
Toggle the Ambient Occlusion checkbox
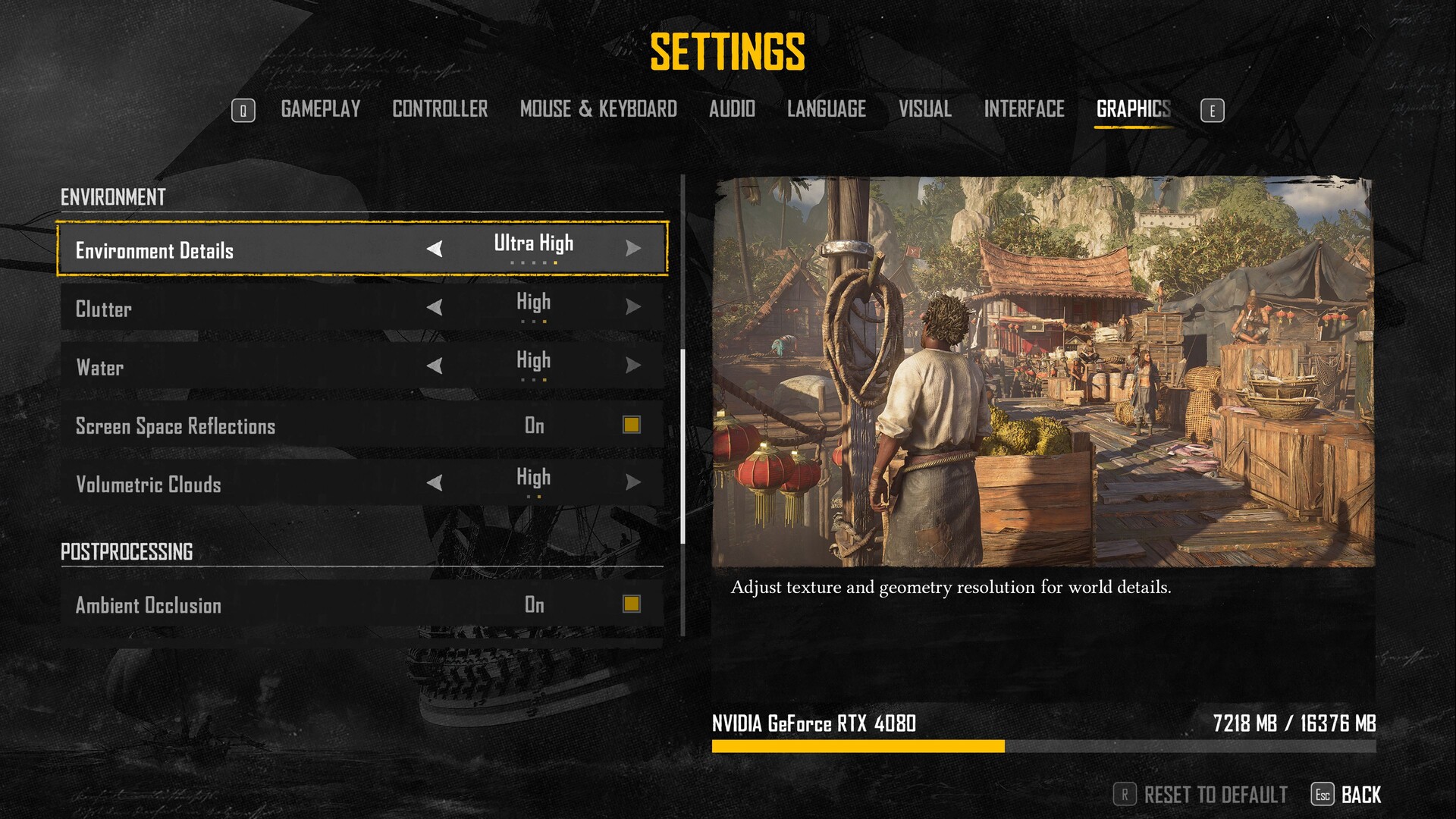tap(631, 604)
